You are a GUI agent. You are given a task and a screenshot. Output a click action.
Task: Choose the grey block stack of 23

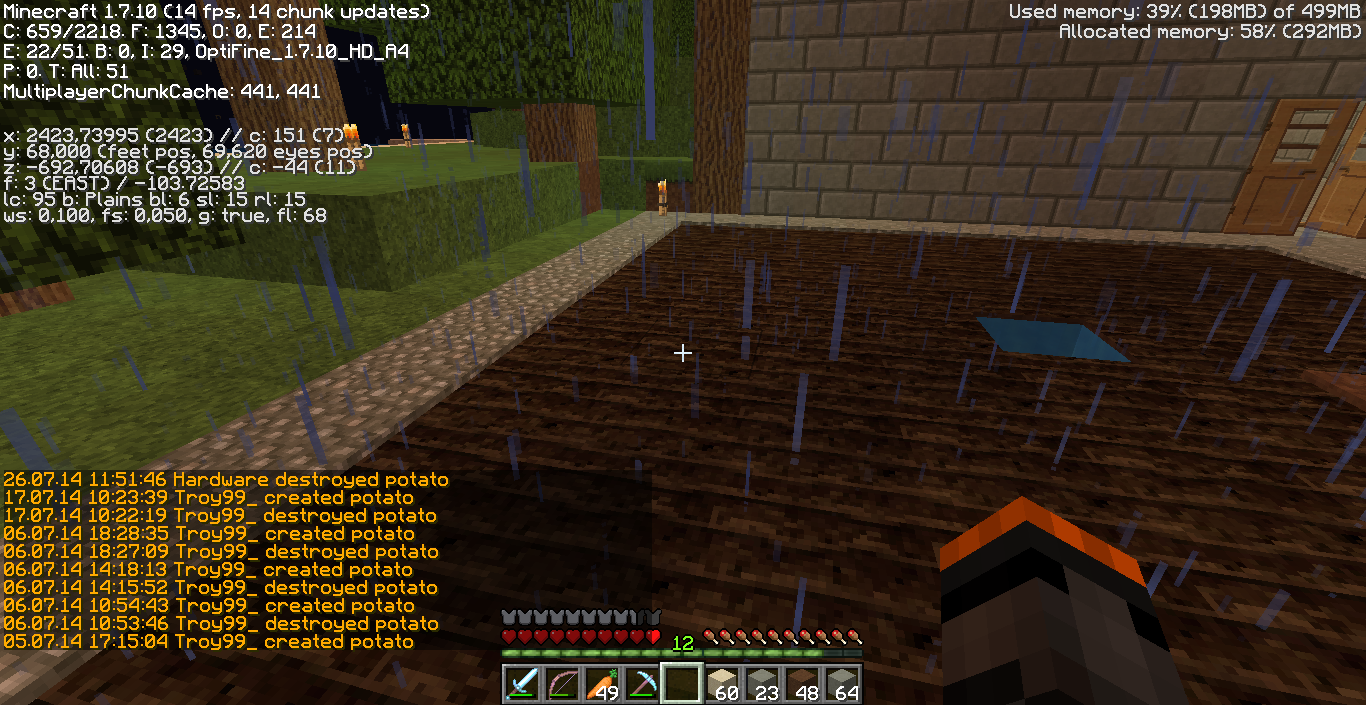tap(762, 684)
